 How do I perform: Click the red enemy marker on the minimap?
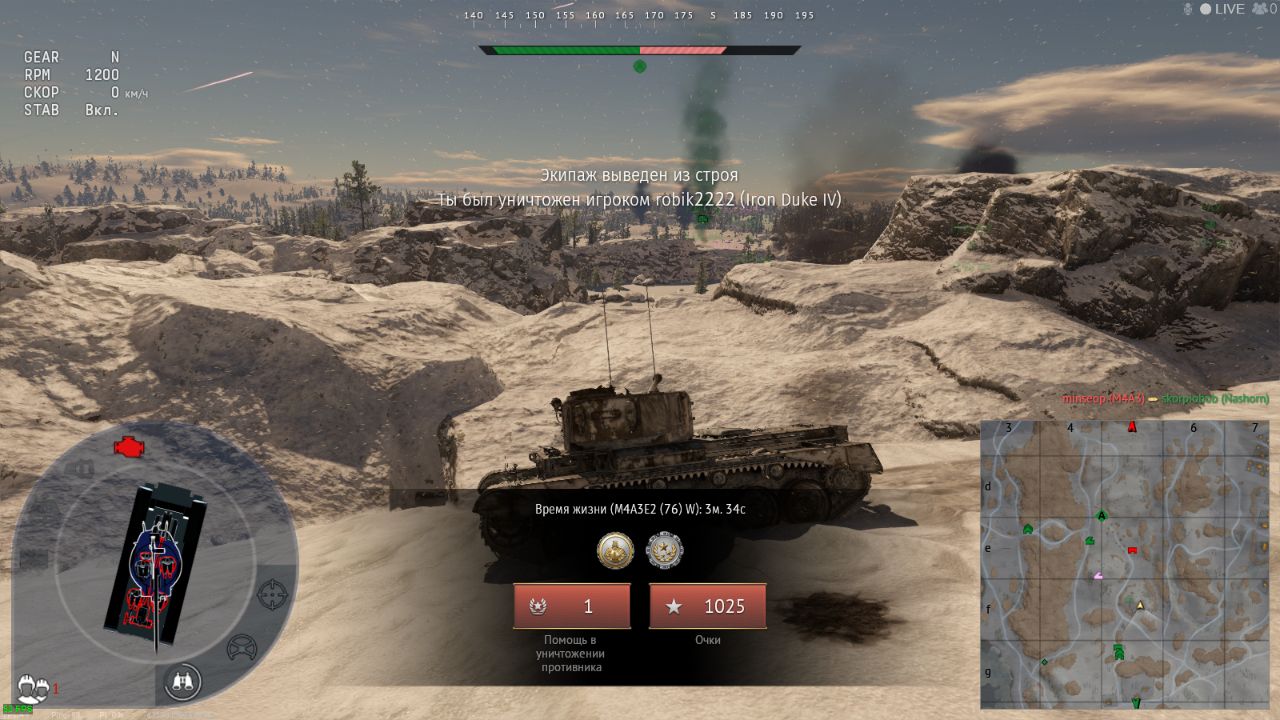click(1132, 550)
